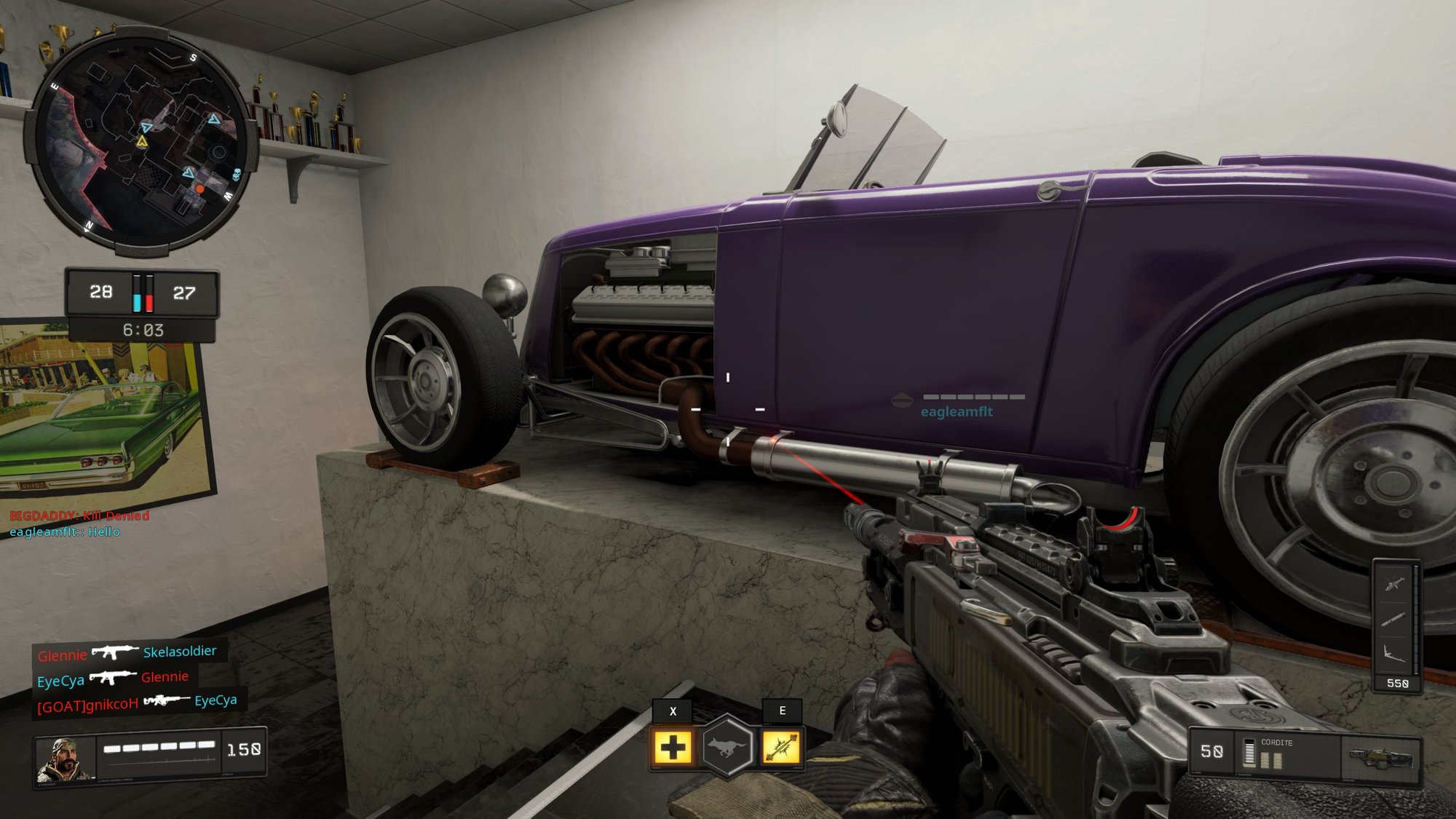Use the yellow plus healing item
This screenshot has height=819, width=1456.
673,748
